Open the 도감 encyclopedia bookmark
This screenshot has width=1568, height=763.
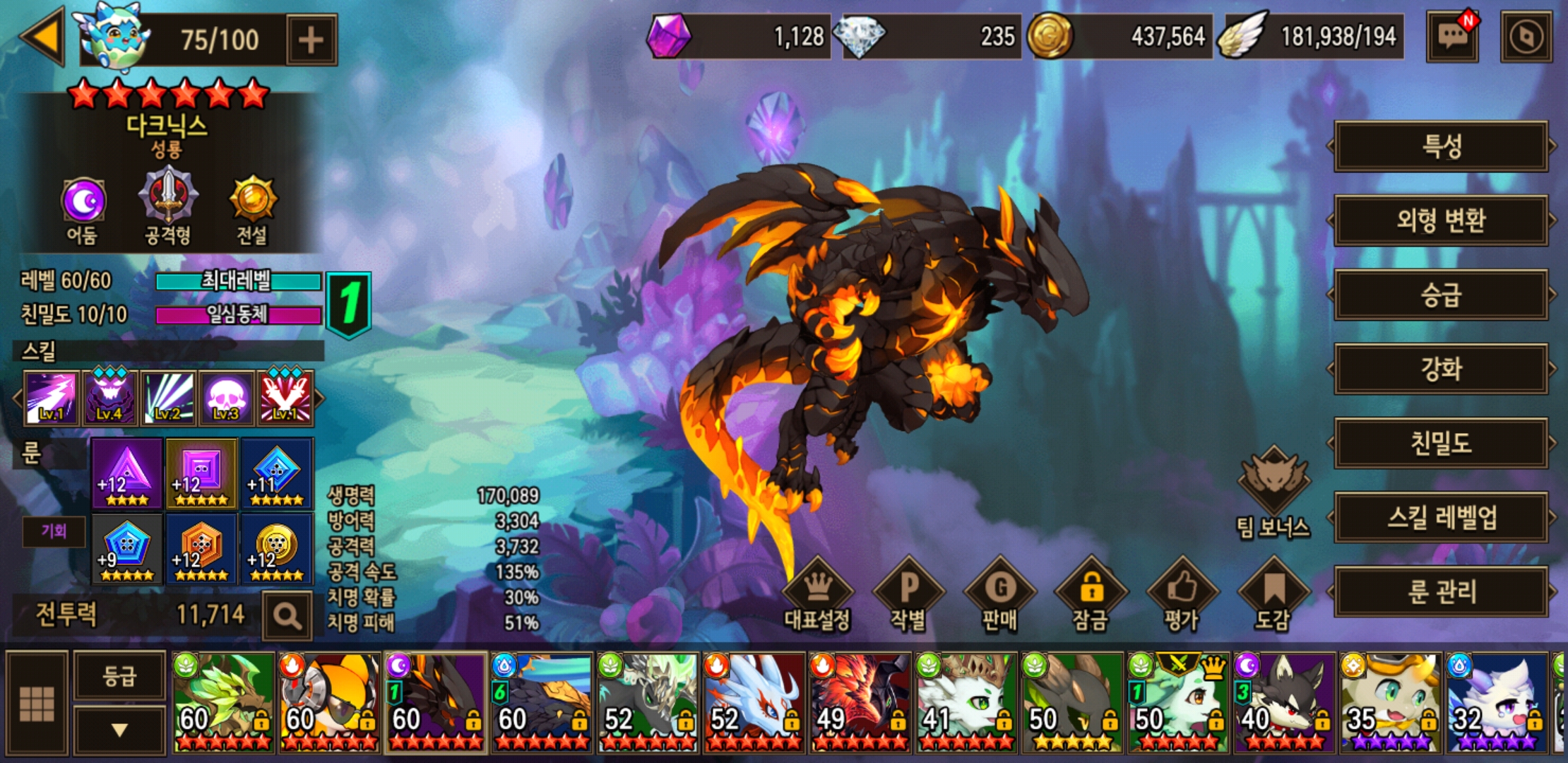point(1273,595)
